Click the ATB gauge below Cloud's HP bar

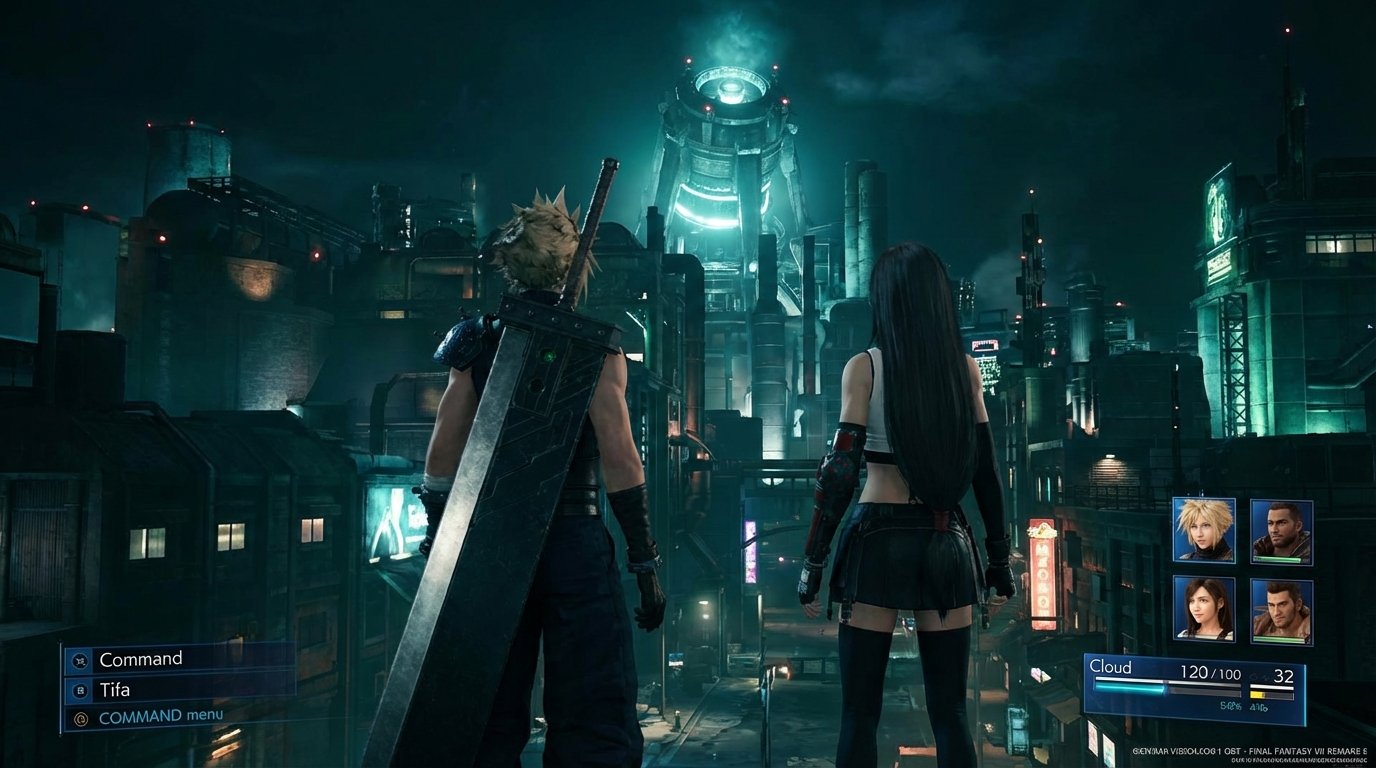pyautogui.click(x=1200, y=694)
